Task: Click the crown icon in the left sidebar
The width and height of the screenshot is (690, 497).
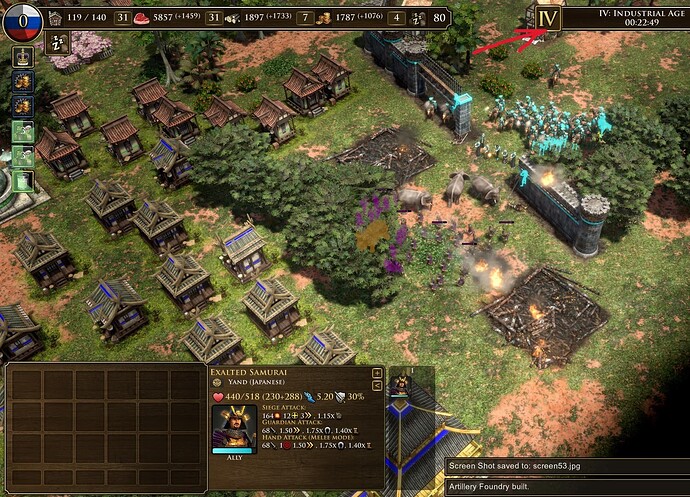Action: pyautogui.click(x=20, y=55)
